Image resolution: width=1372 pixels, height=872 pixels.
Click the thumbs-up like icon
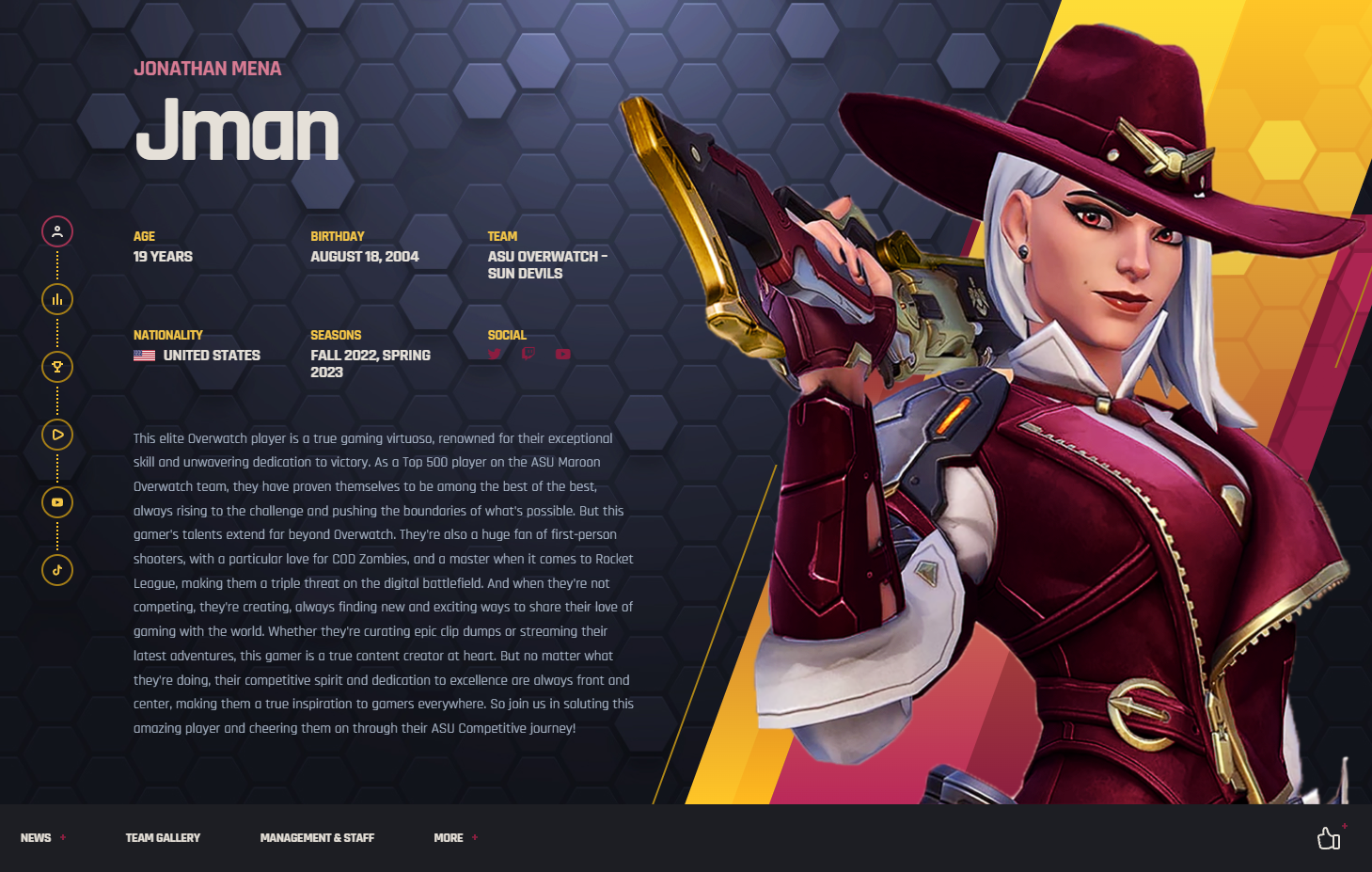tap(1329, 837)
